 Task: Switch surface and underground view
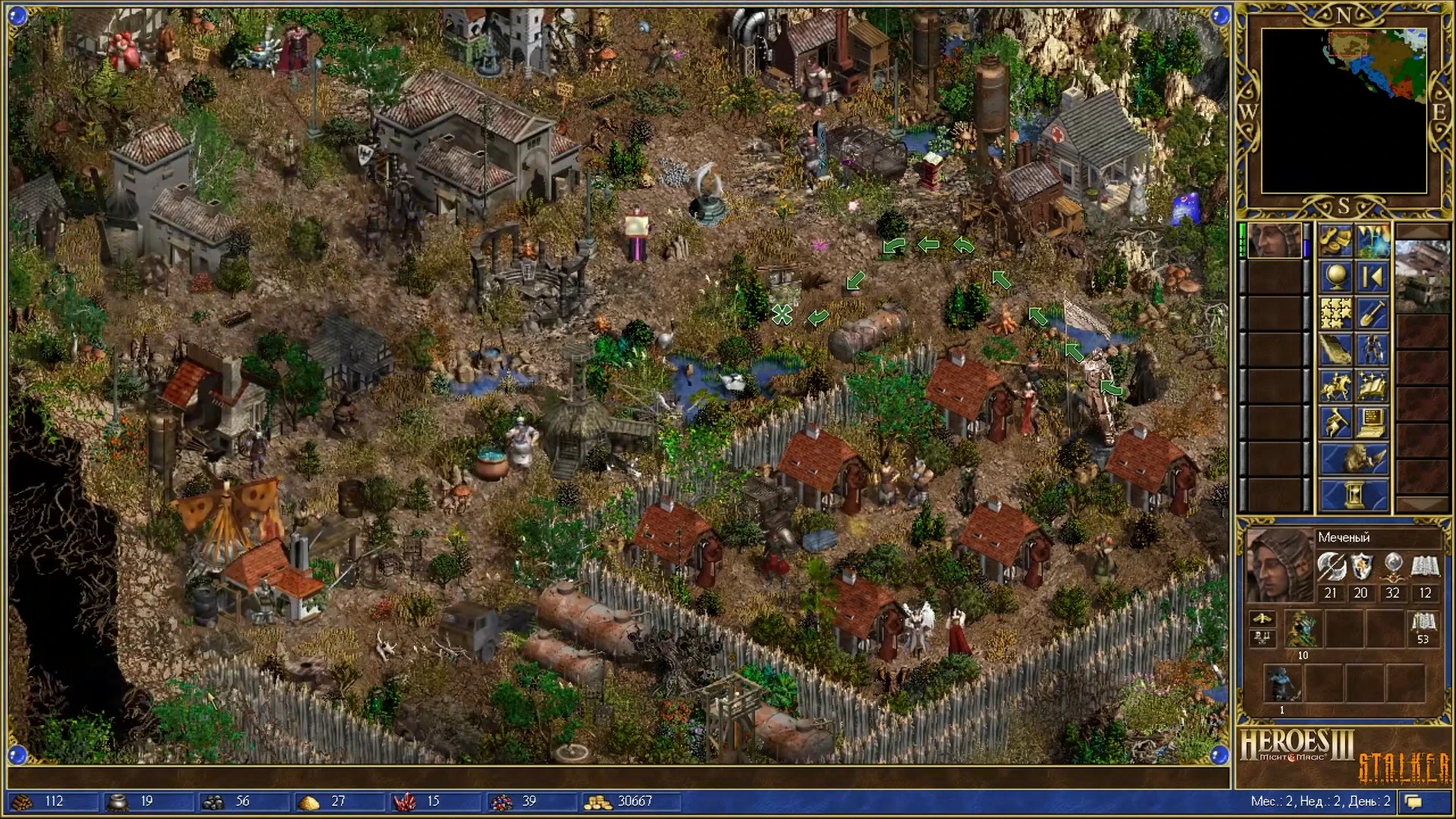[1373, 240]
